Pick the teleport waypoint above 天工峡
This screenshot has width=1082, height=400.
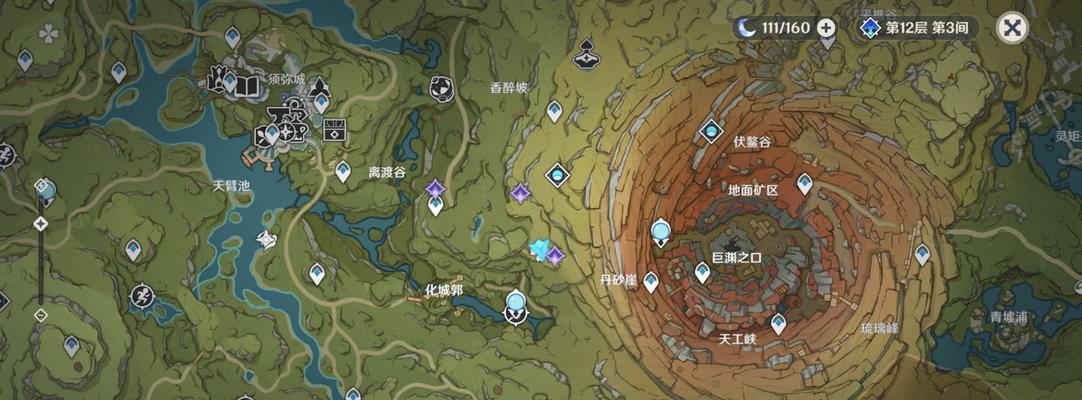click(778, 323)
